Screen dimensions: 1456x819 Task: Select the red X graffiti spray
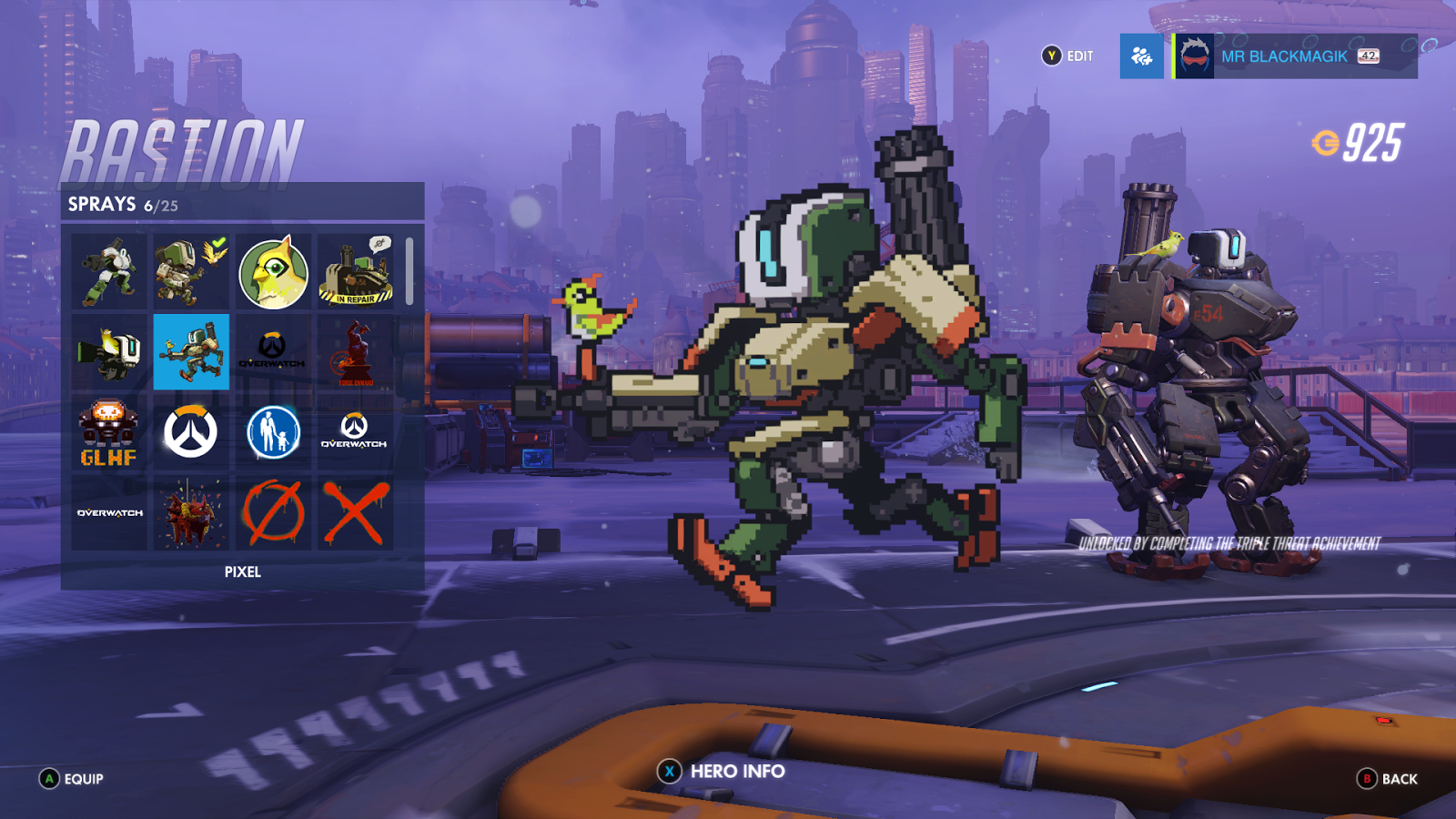(355, 513)
